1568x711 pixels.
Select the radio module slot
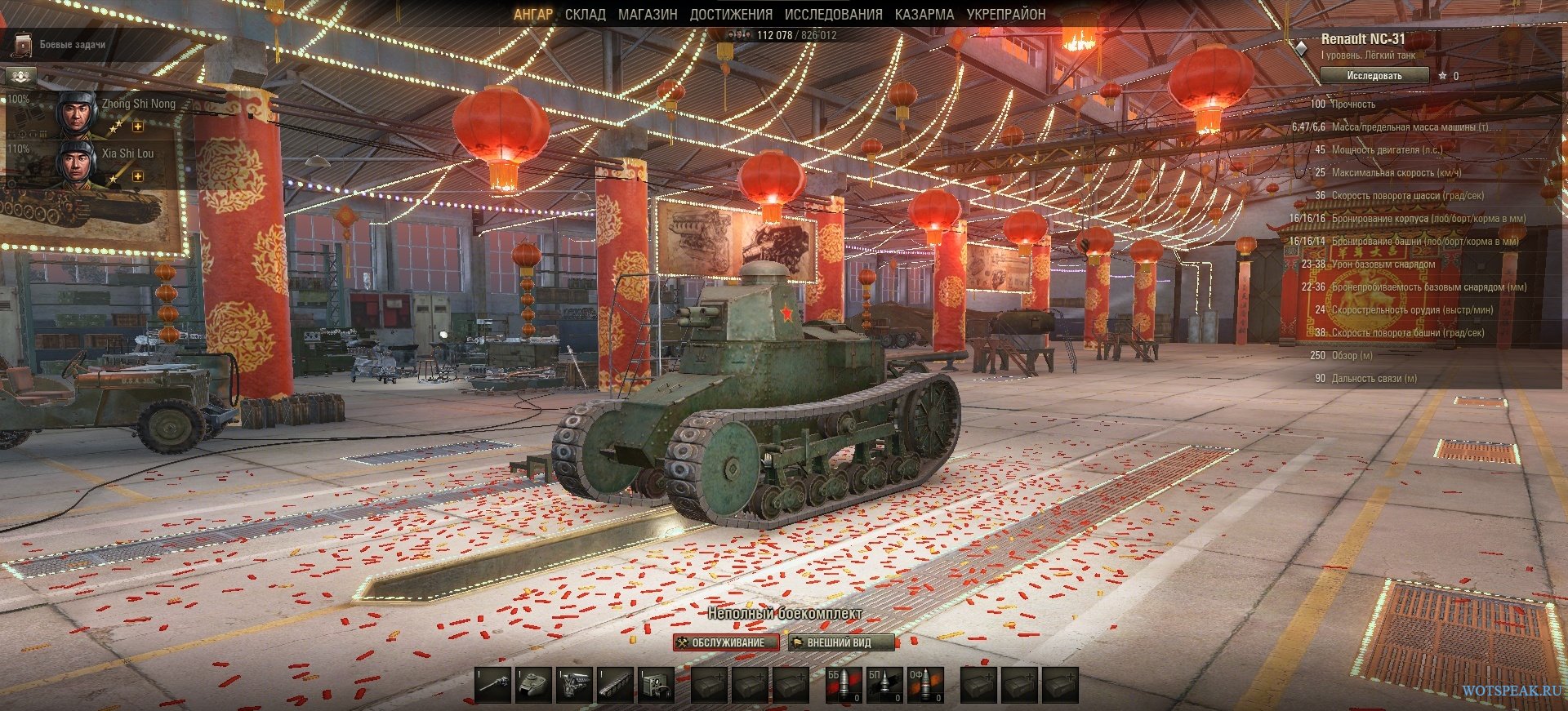point(655,684)
